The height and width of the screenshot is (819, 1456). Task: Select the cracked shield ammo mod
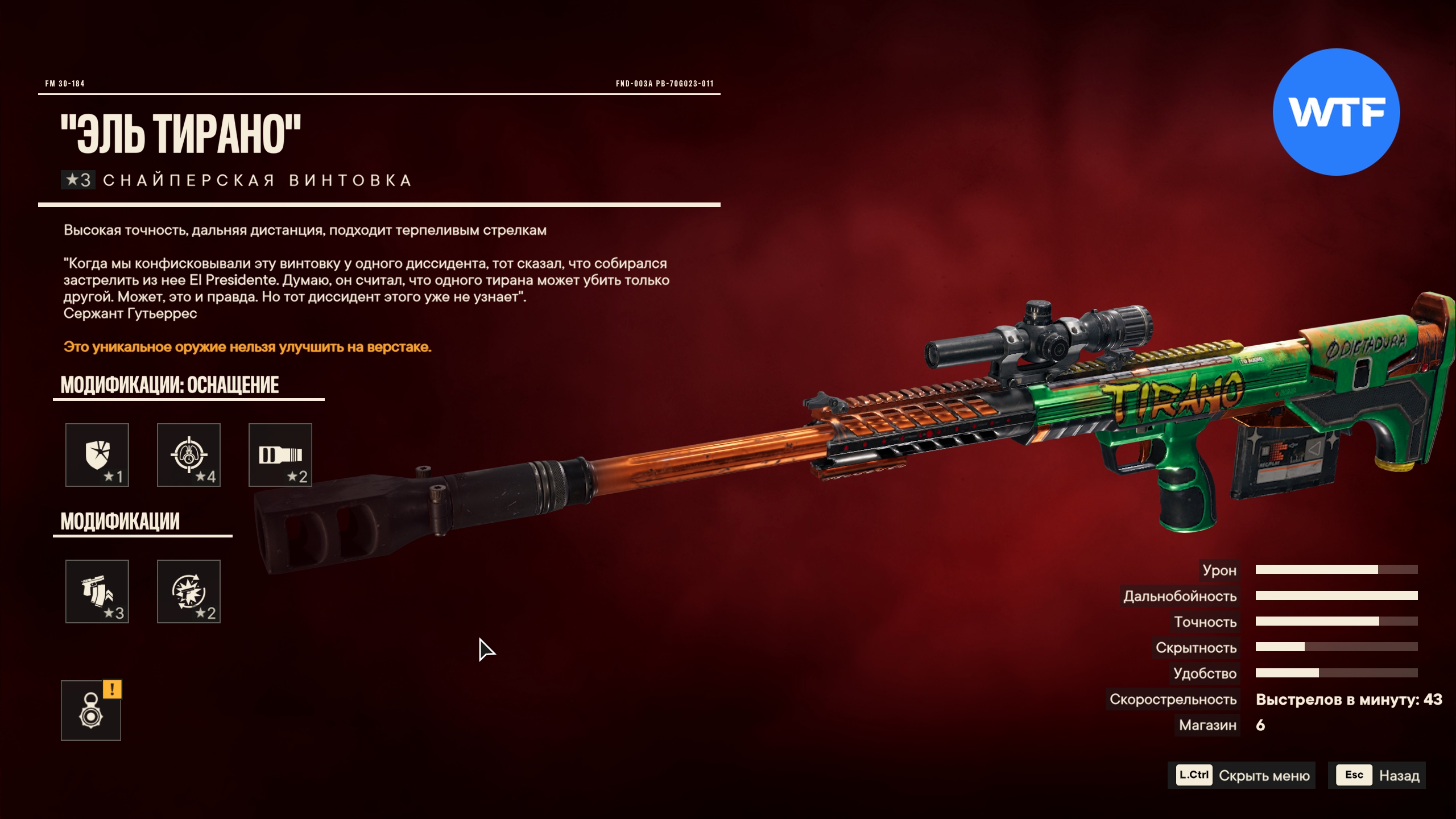coord(97,455)
